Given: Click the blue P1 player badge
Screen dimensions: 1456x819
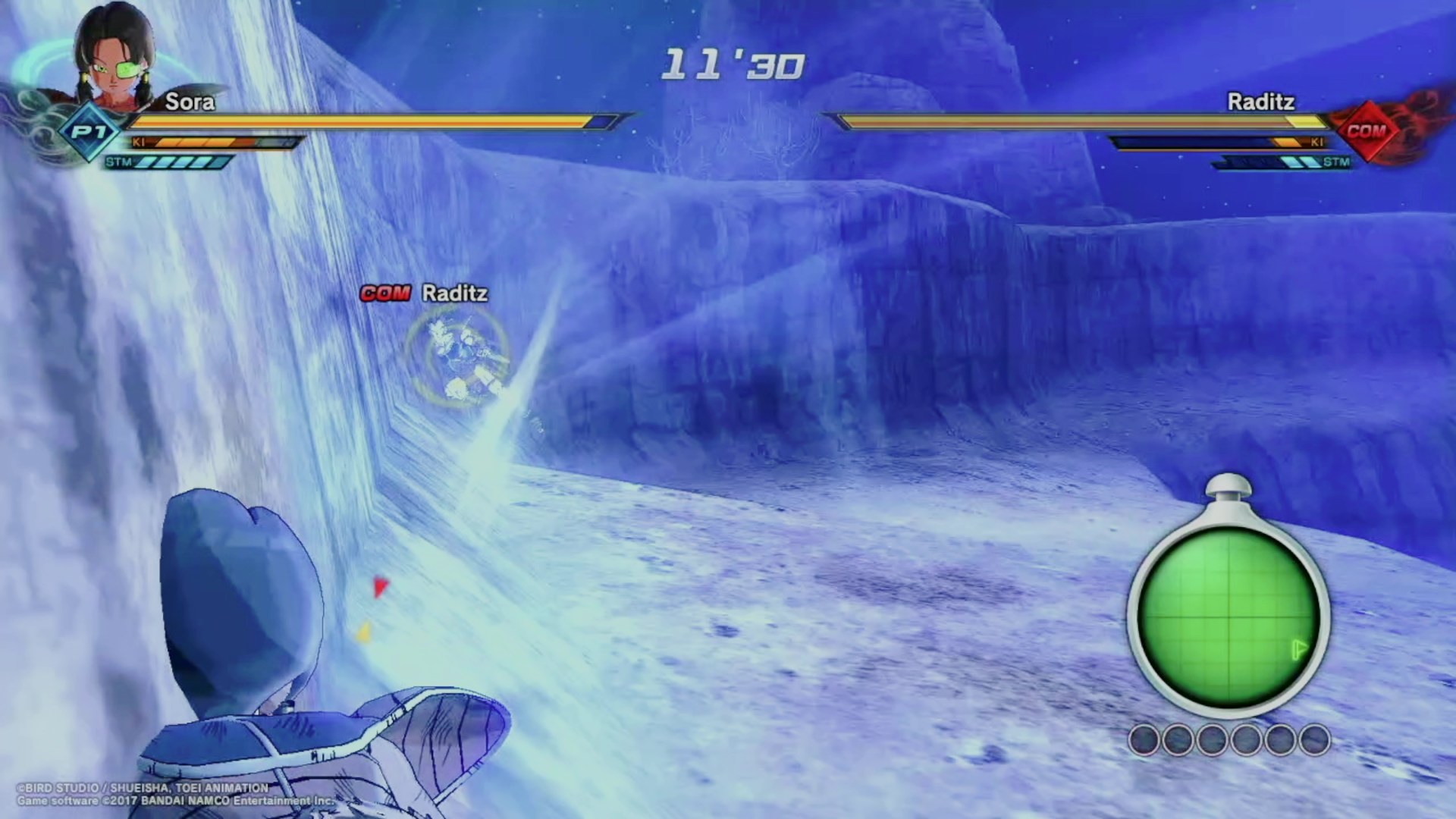Looking at the screenshot, I should [x=89, y=132].
